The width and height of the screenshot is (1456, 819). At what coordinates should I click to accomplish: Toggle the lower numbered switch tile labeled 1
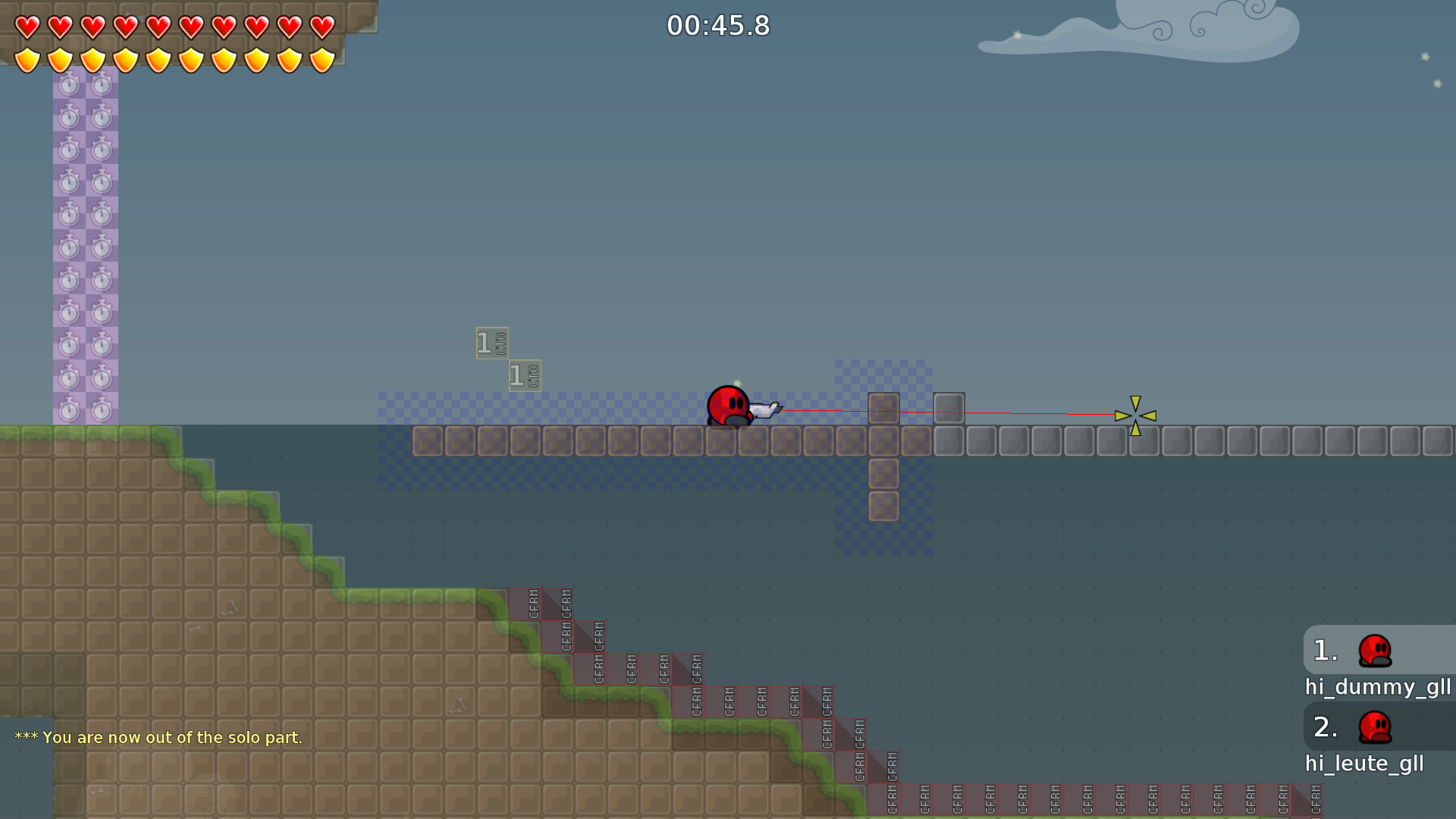pos(523,375)
